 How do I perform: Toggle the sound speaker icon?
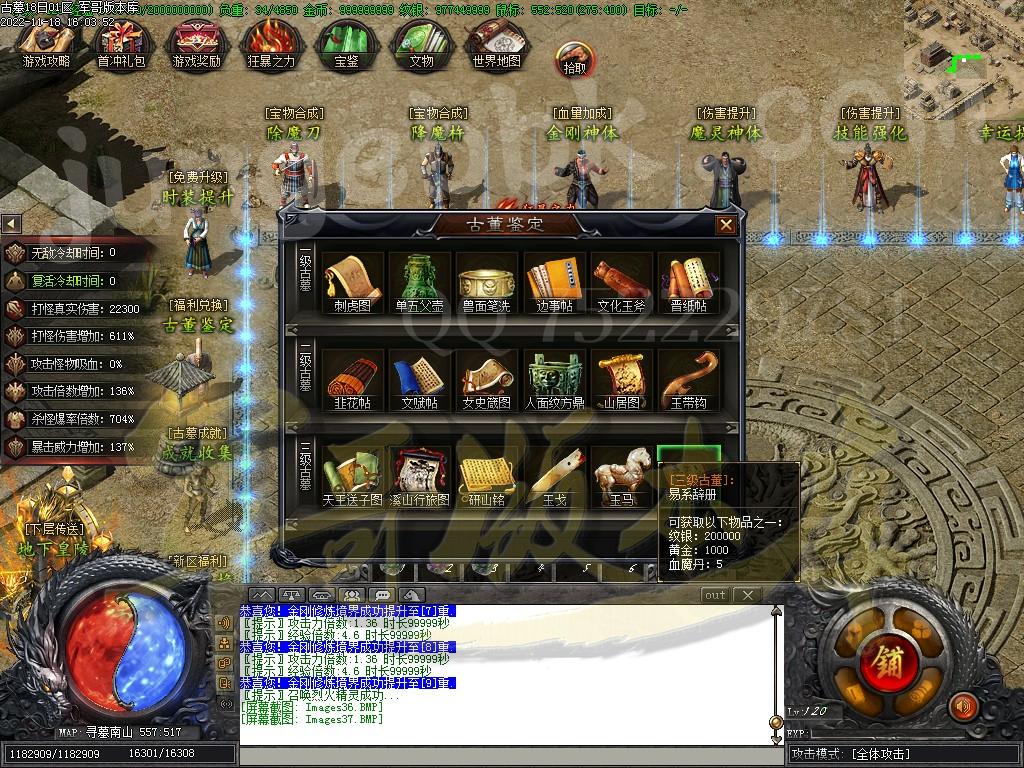pyautogui.click(x=963, y=706)
